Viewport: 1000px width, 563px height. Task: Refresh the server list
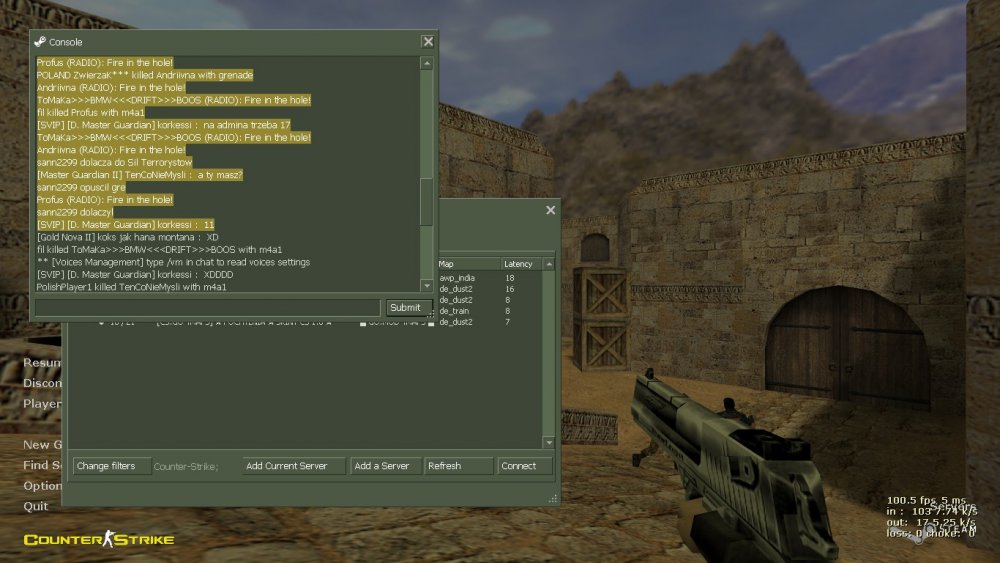click(x=458, y=466)
